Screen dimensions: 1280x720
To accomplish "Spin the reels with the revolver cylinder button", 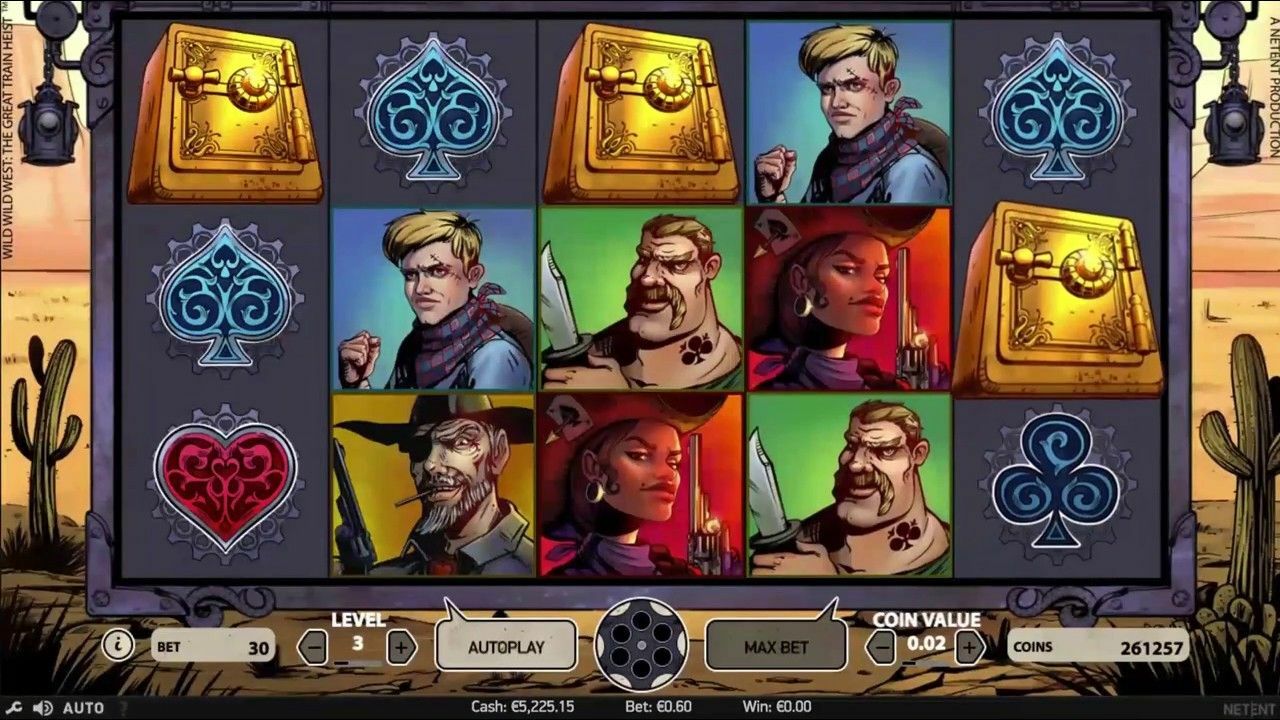I will point(640,646).
